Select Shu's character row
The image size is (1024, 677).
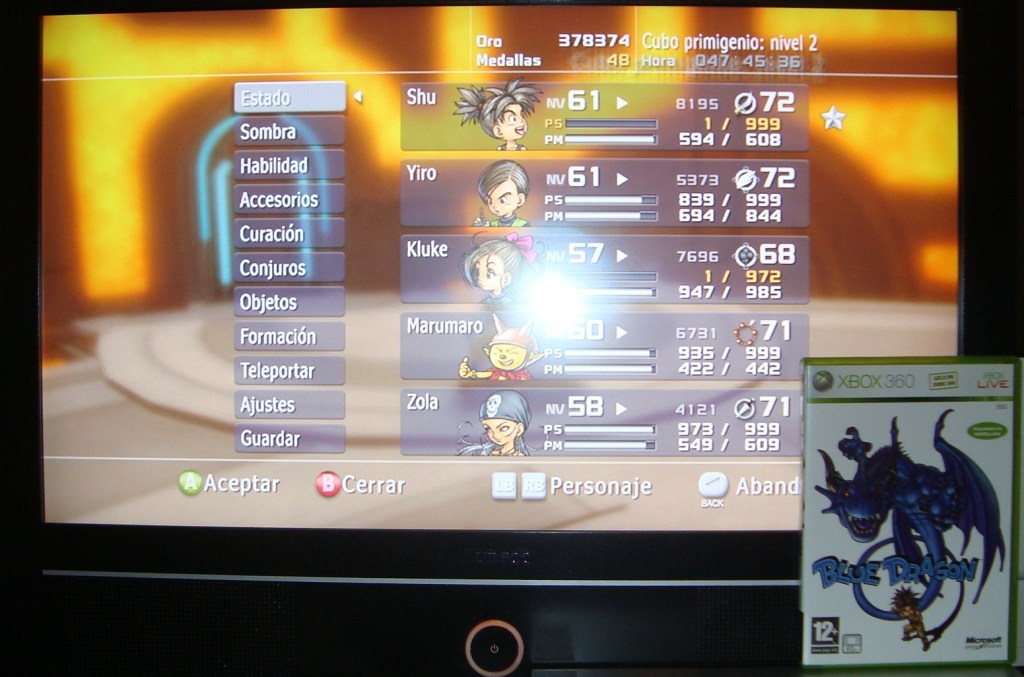[x=604, y=117]
